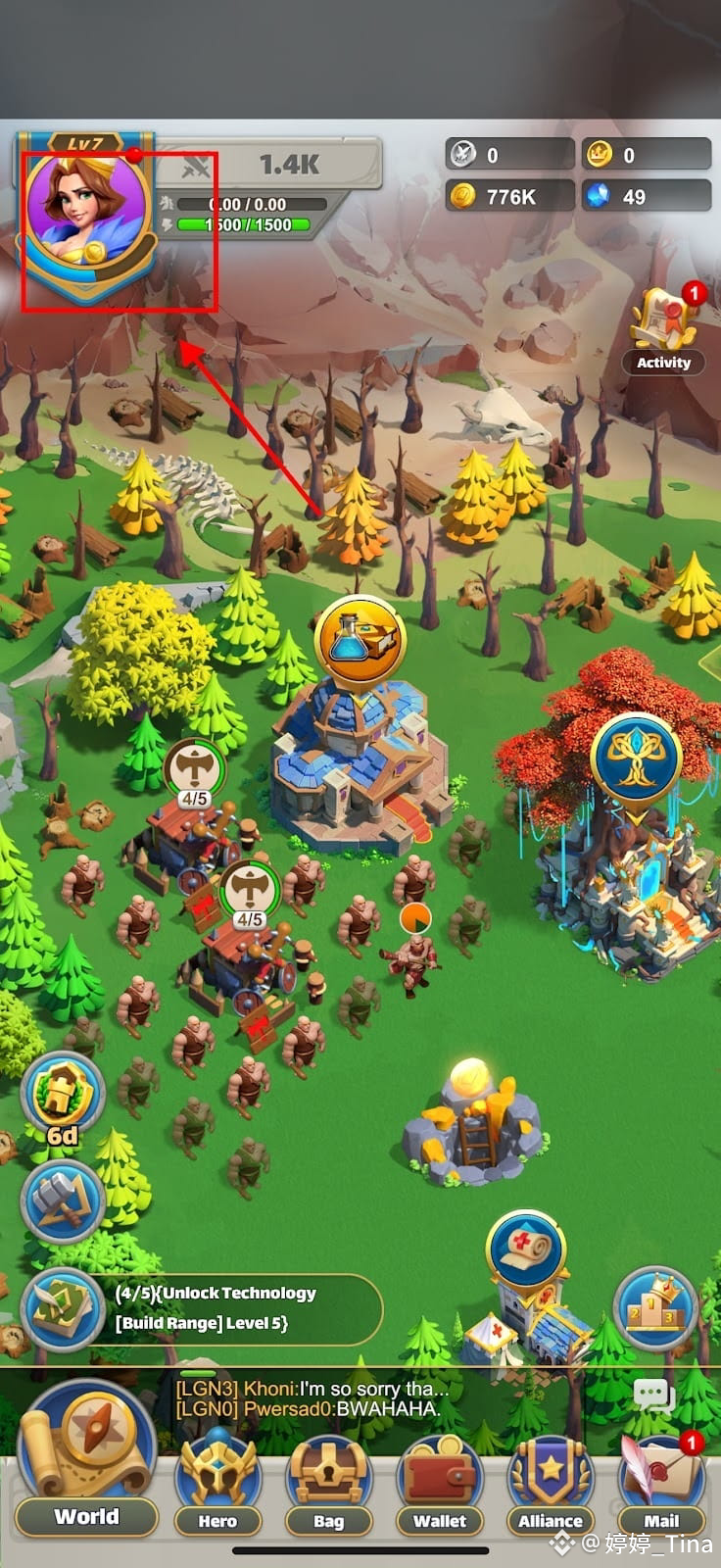
Task: Select the gold coin resource counter
Action: [x=509, y=196]
